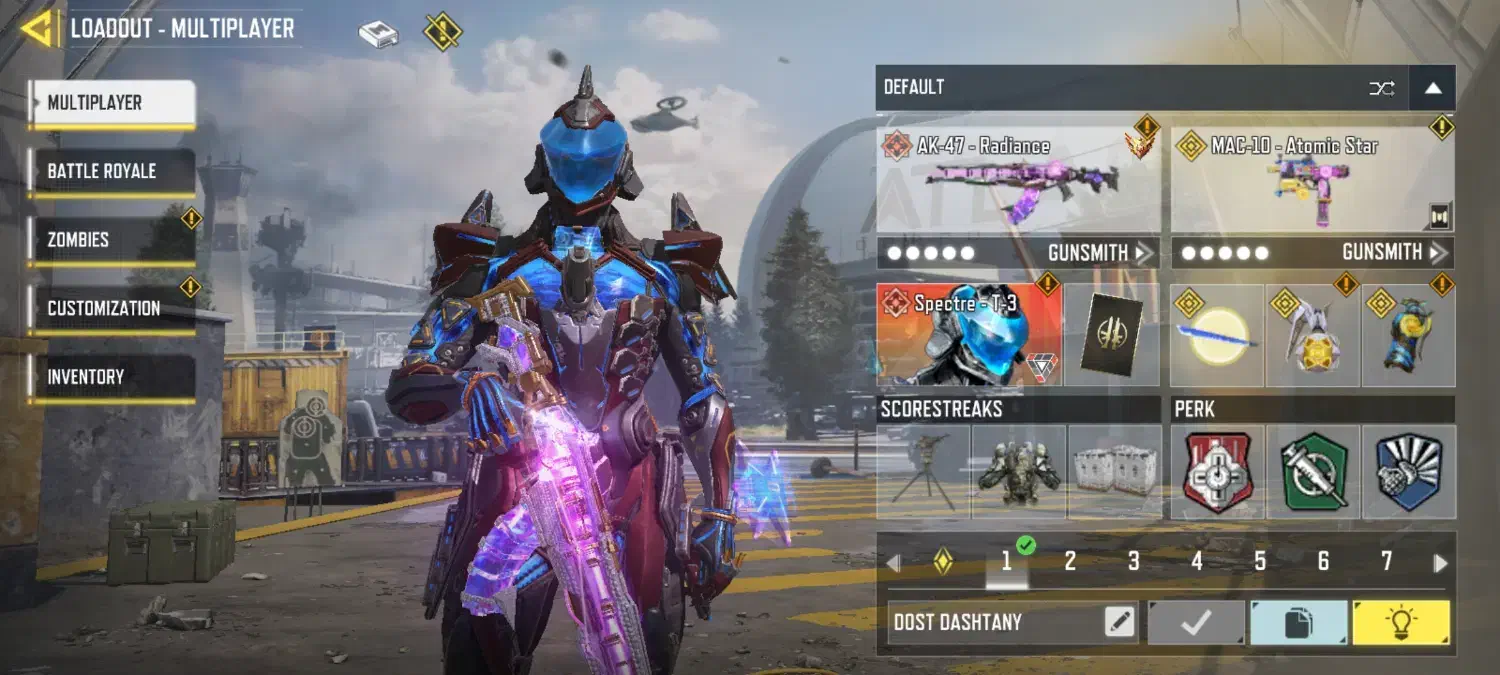Confirm loadout with the checkmark button

(1196, 622)
